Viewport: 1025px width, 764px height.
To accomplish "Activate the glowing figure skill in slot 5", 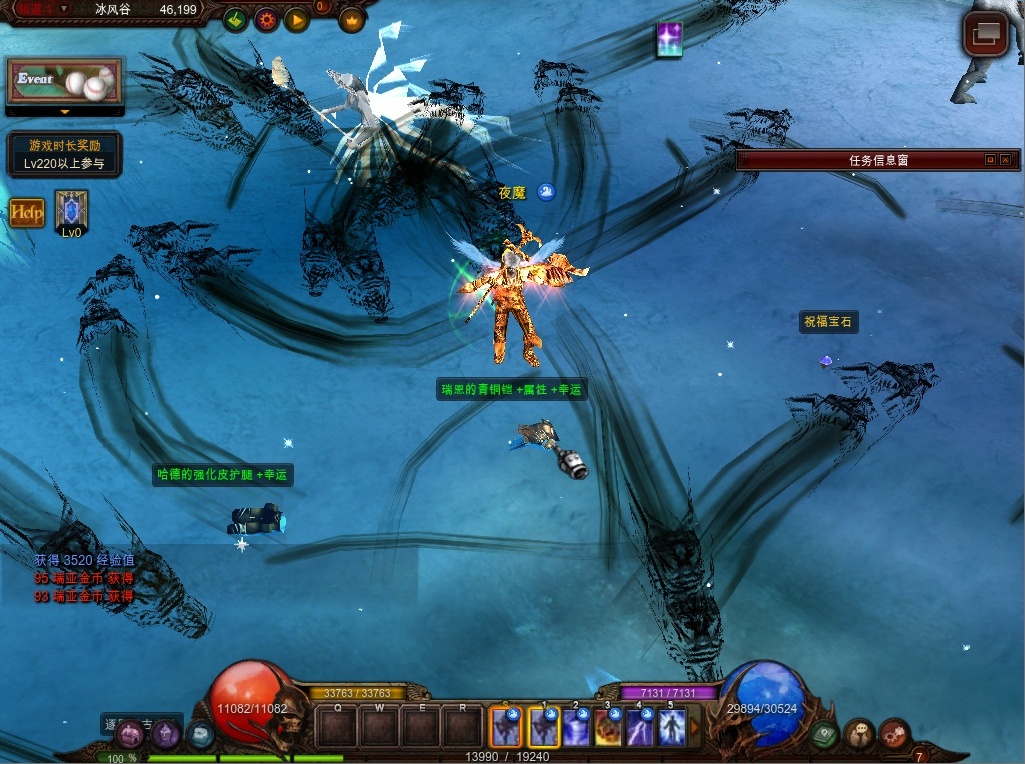I will point(671,727).
